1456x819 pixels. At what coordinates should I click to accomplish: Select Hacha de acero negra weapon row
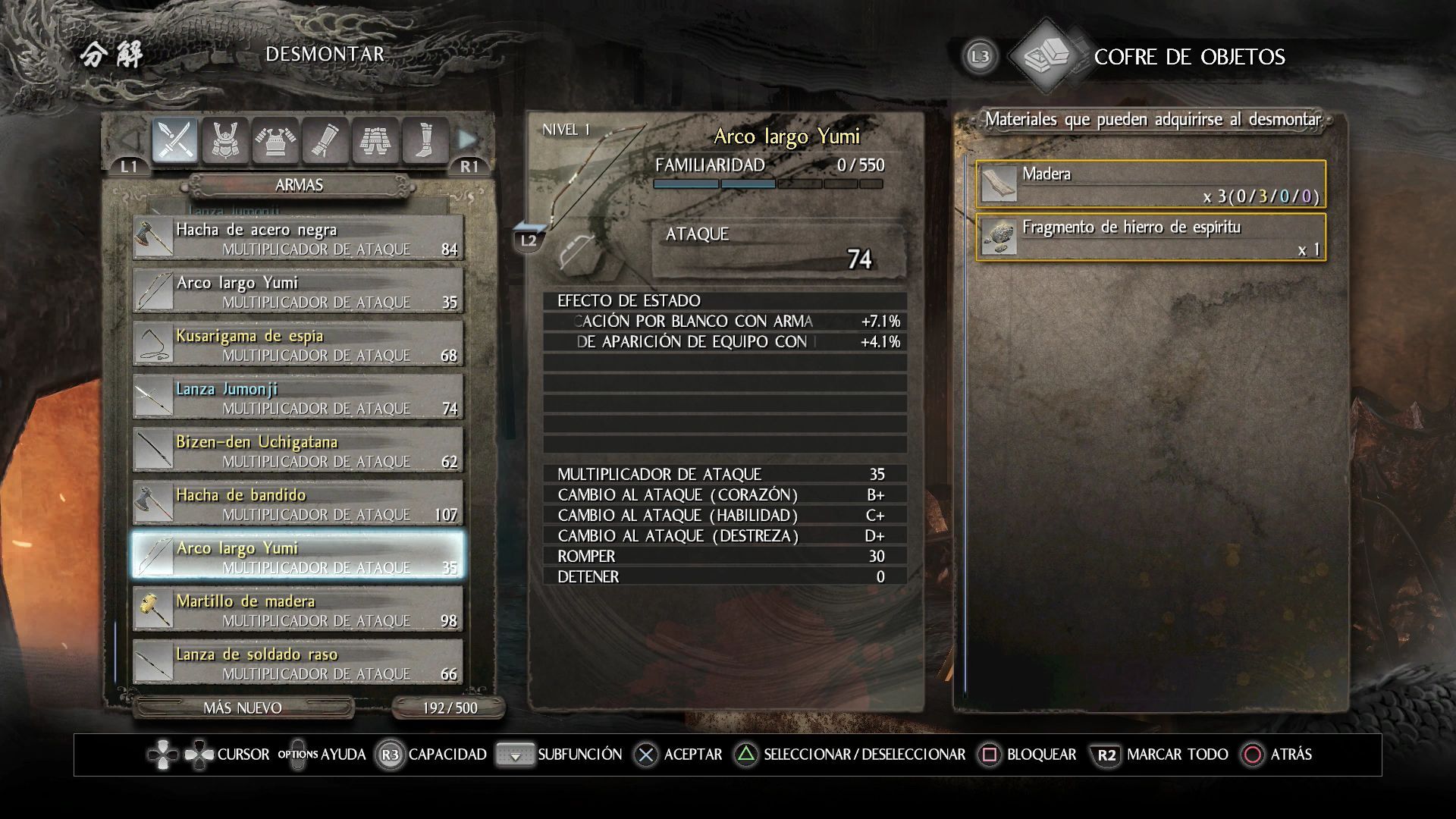298,238
